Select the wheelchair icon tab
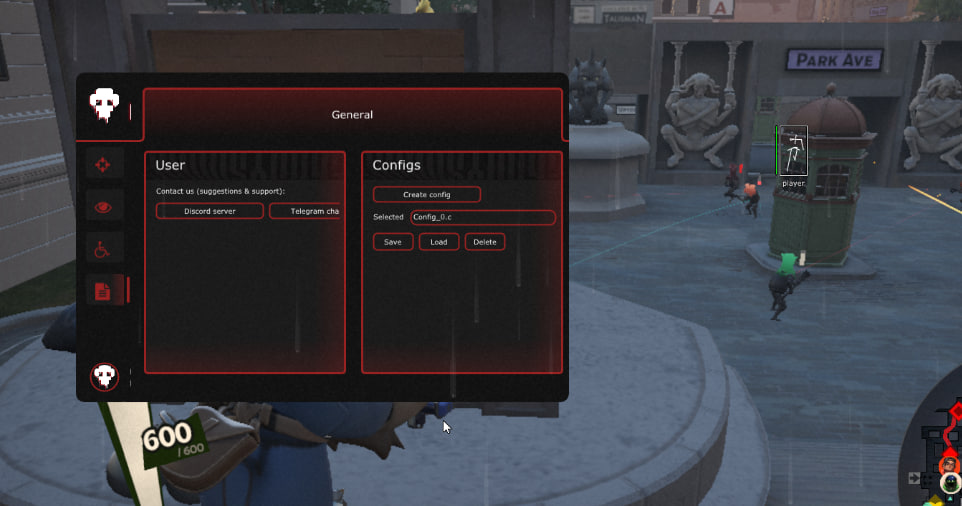 [103, 250]
